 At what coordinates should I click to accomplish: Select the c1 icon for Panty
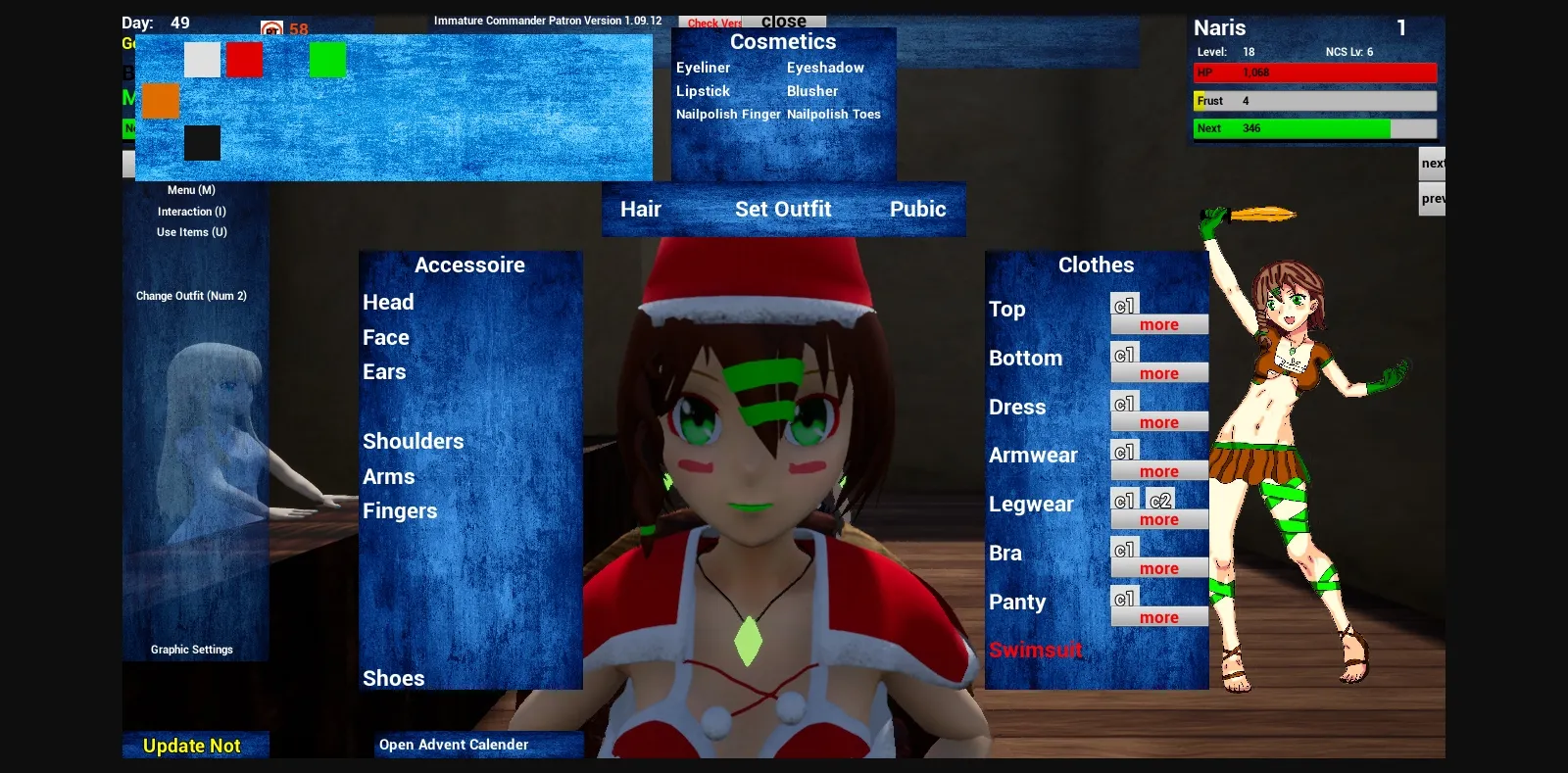tap(1123, 598)
